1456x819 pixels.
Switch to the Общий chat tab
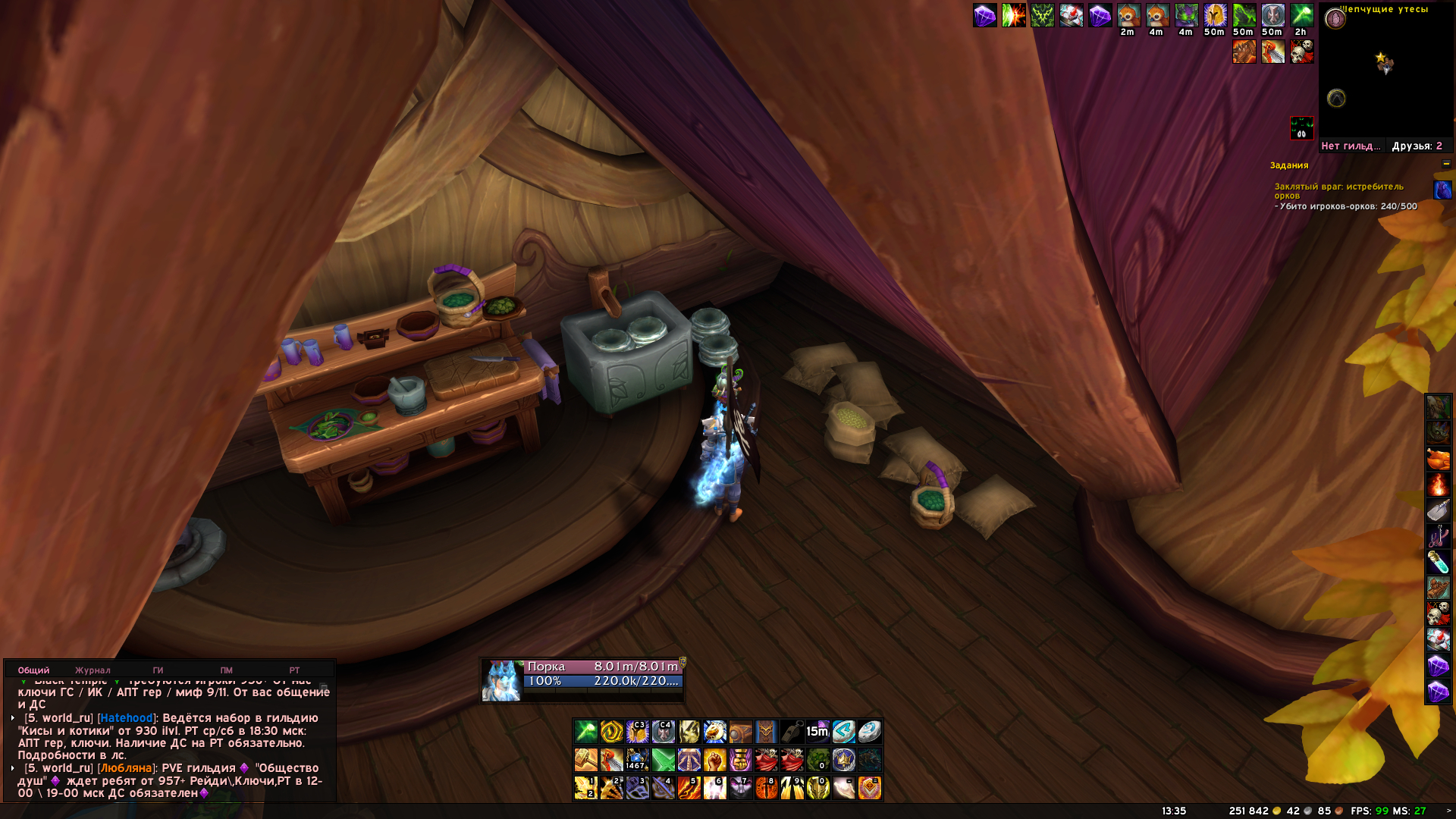click(x=33, y=670)
